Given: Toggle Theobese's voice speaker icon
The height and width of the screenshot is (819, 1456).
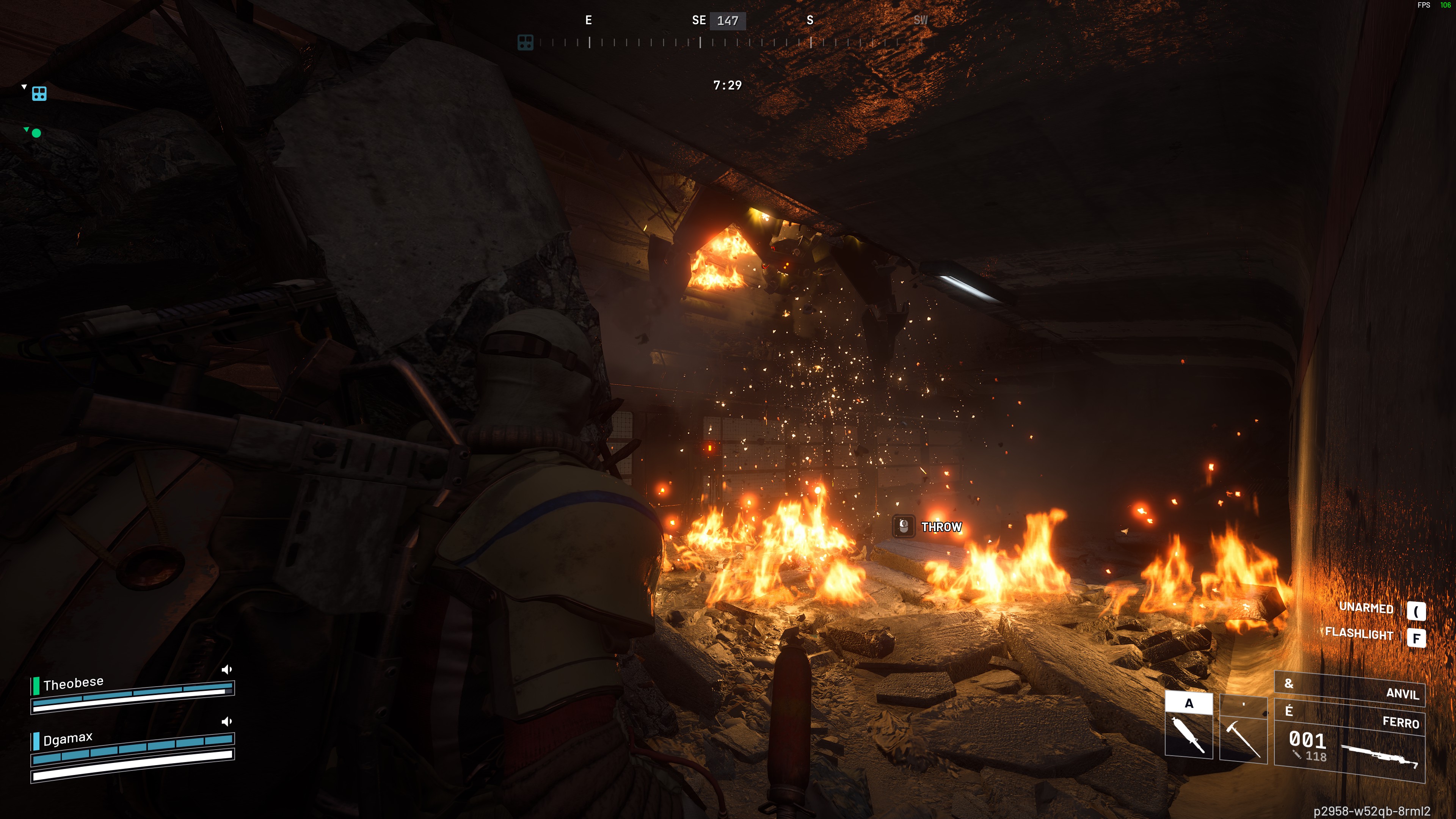Looking at the screenshot, I should click(x=227, y=669).
